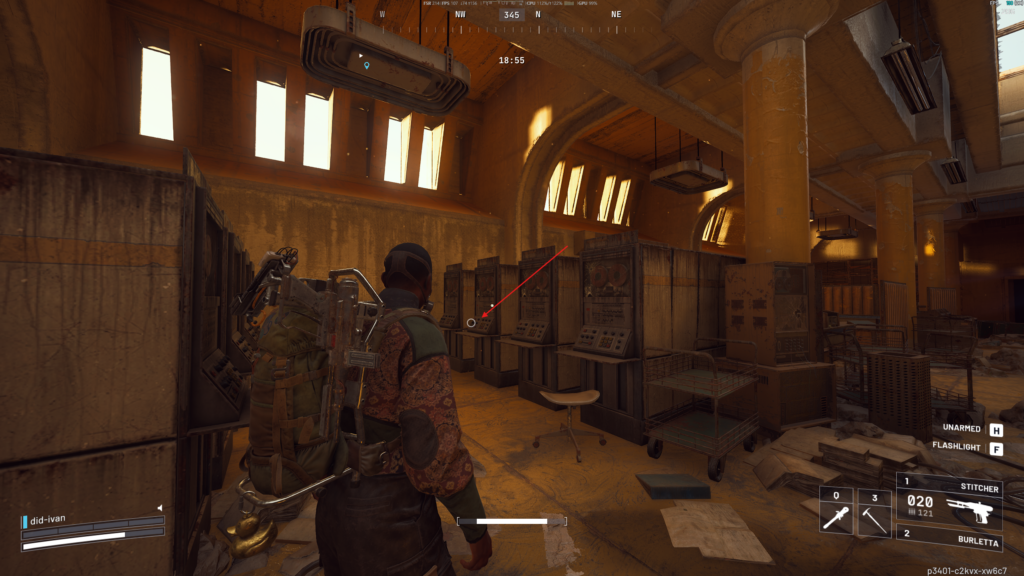1024x576 pixels.
Task: Click the blue map pin marker
Action: point(366,66)
